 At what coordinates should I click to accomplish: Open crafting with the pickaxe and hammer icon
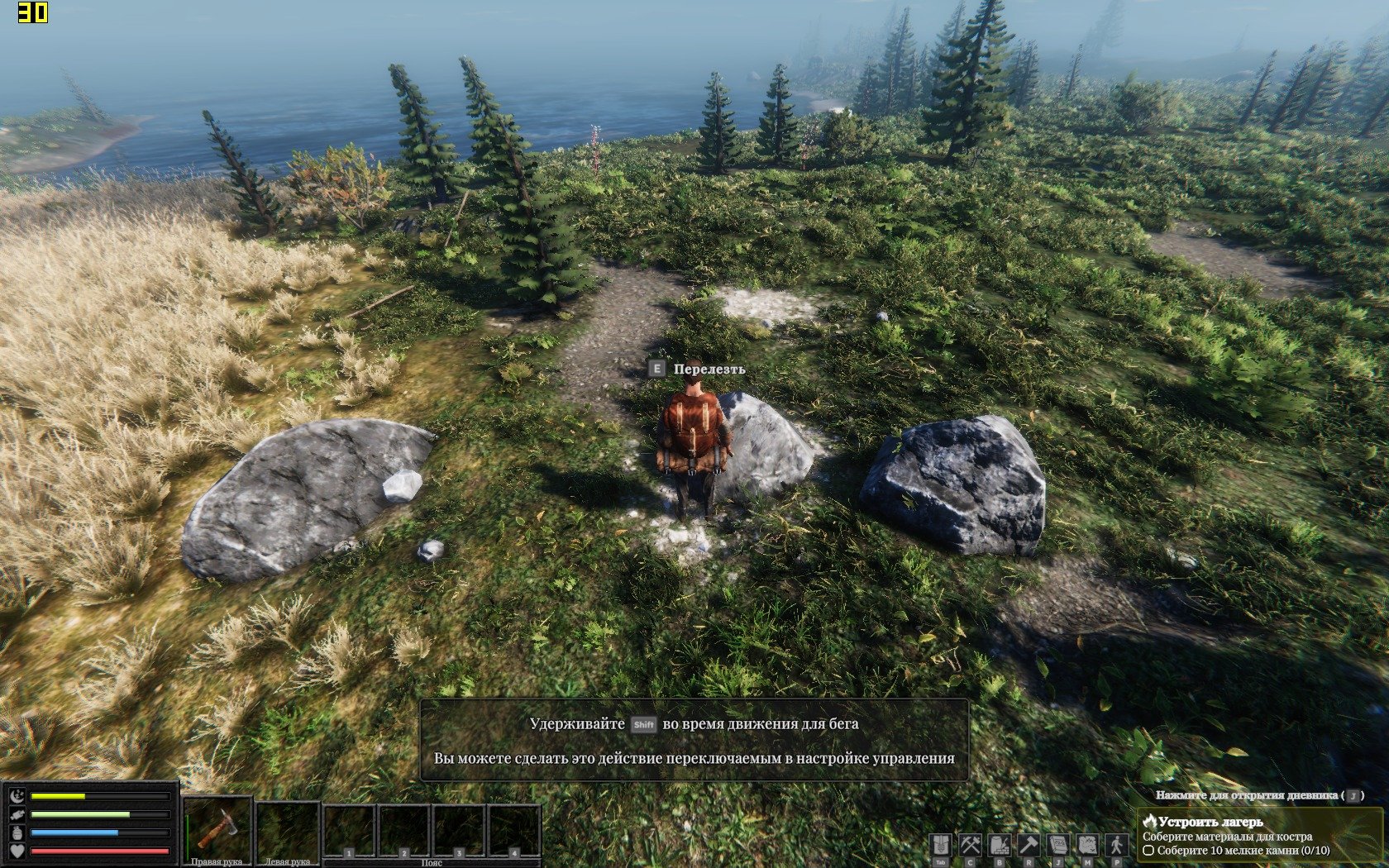click(x=970, y=846)
